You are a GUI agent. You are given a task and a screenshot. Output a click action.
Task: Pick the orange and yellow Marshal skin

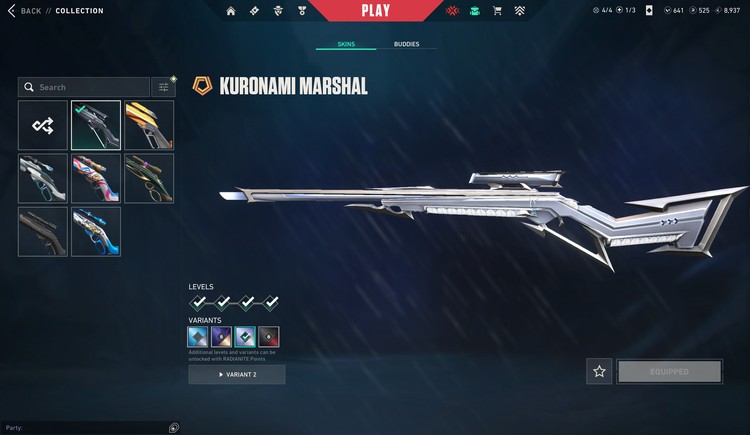(149, 125)
